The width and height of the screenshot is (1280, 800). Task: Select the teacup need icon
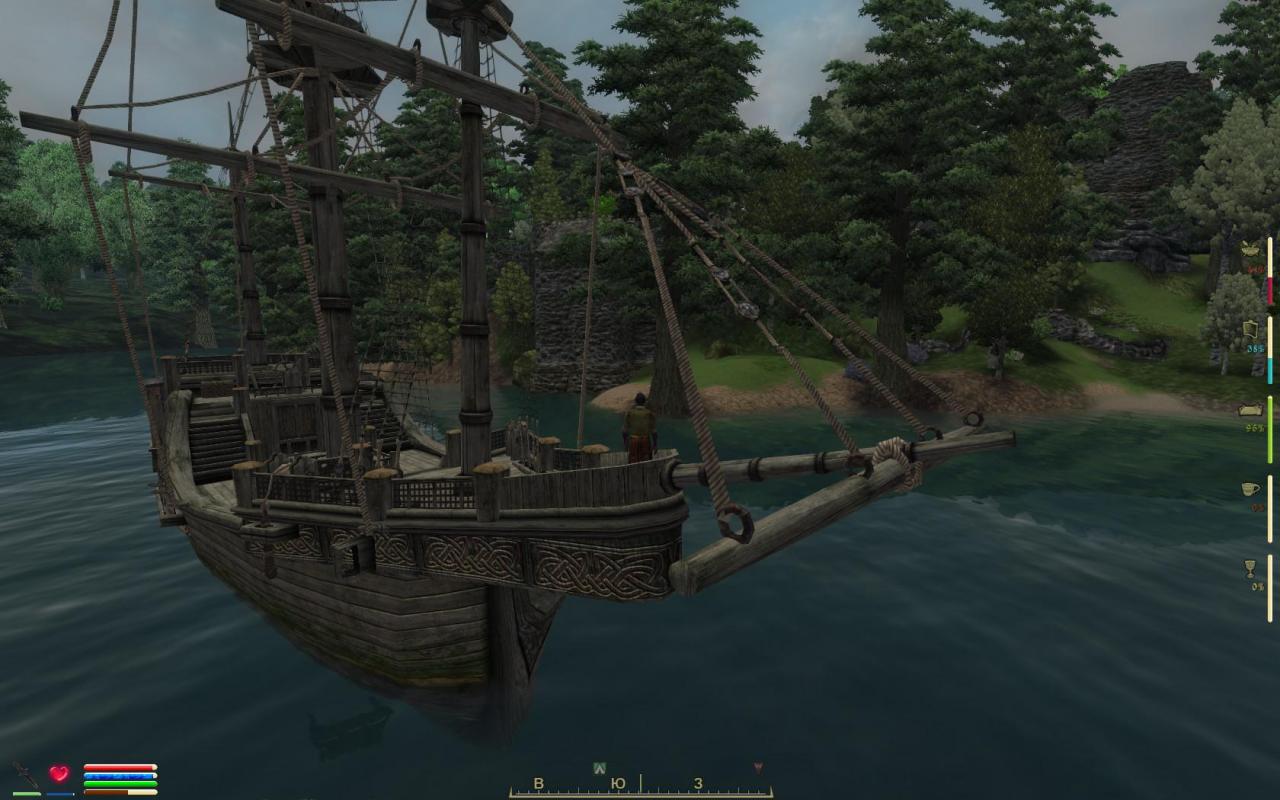point(1250,489)
